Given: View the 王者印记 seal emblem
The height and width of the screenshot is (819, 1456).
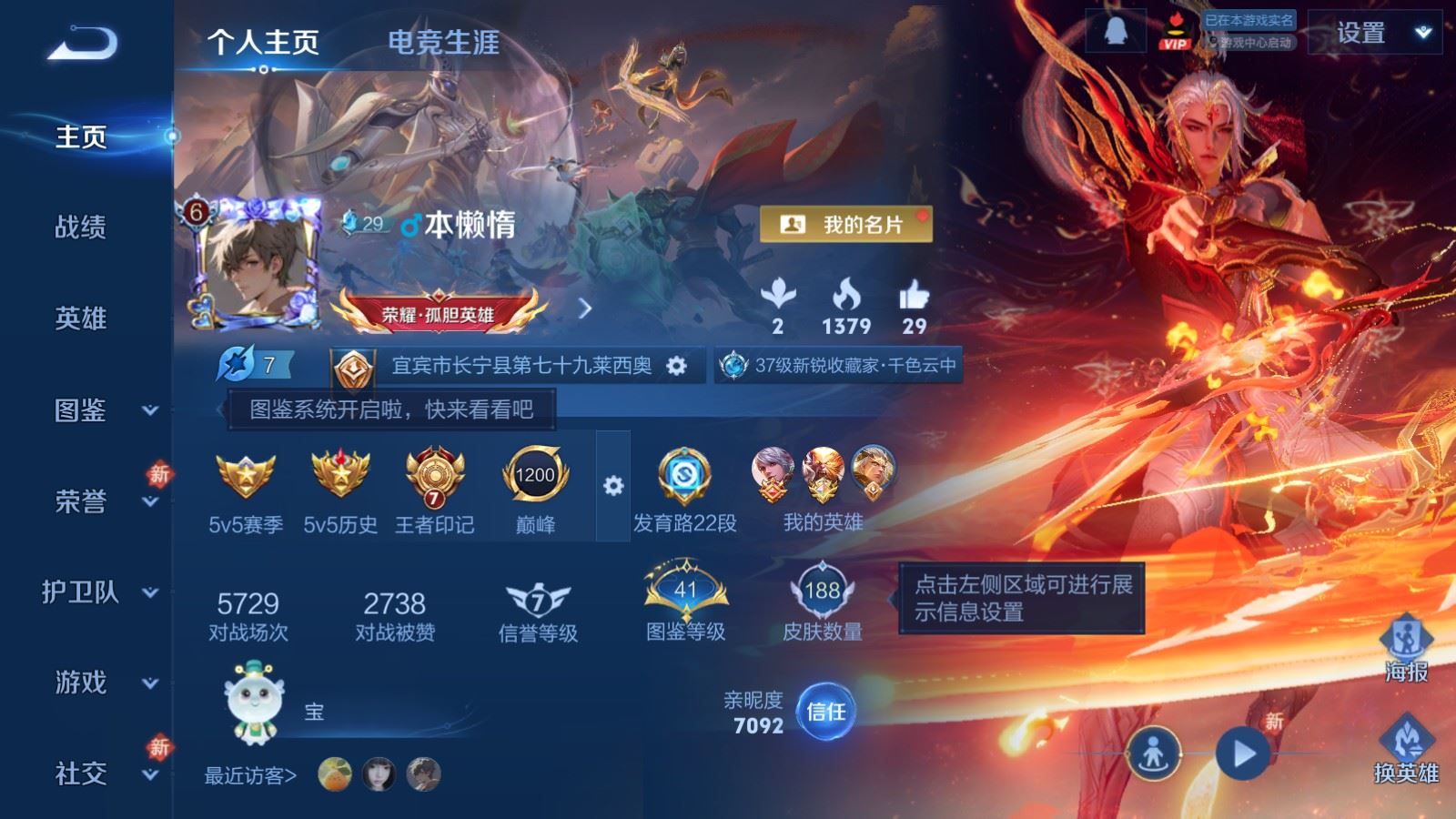Looking at the screenshot, I should pyautogui.click(x=433, y=475).
